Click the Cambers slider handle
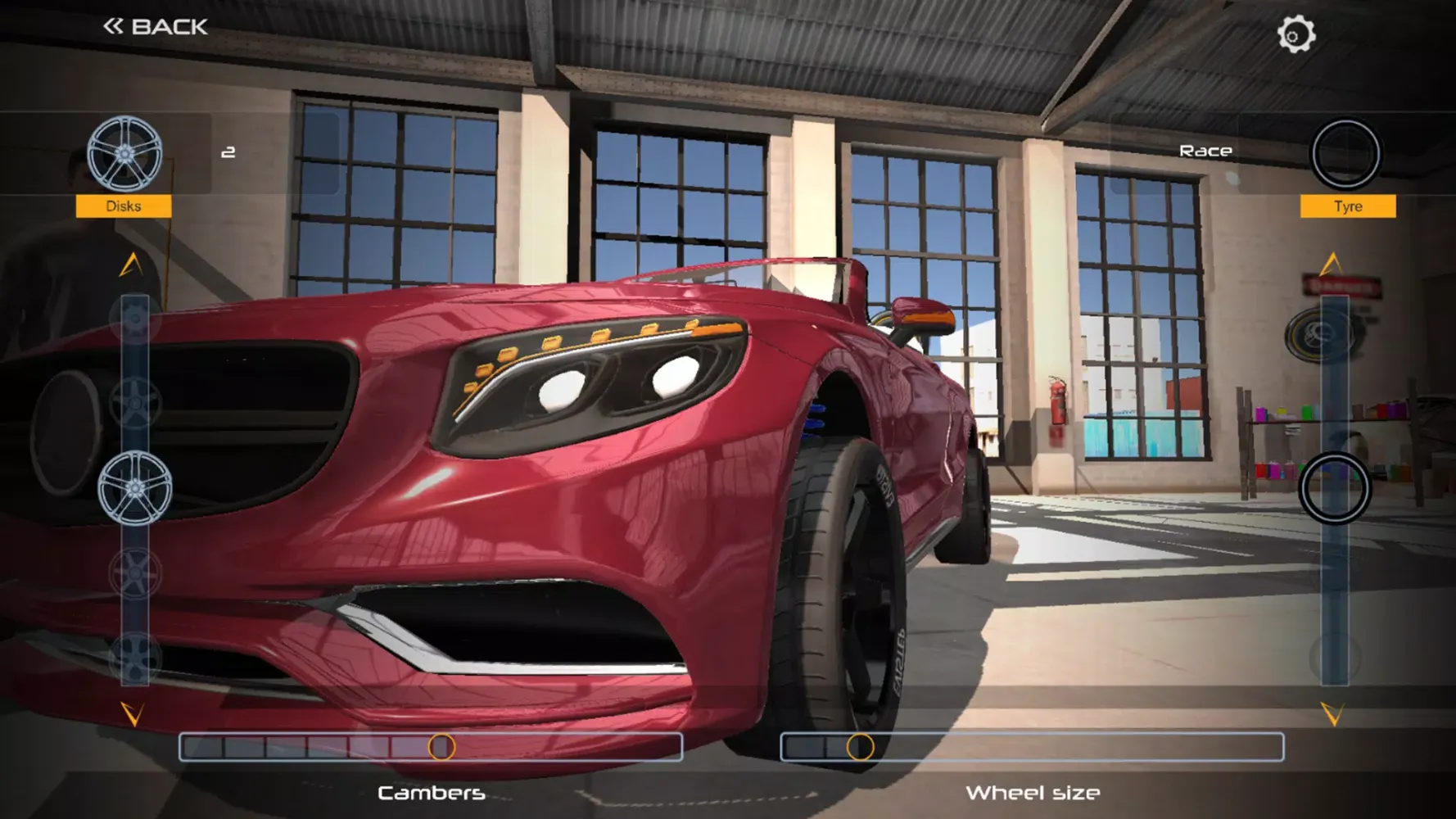Viewport: 1456px width, 819px height. [441, 747]
